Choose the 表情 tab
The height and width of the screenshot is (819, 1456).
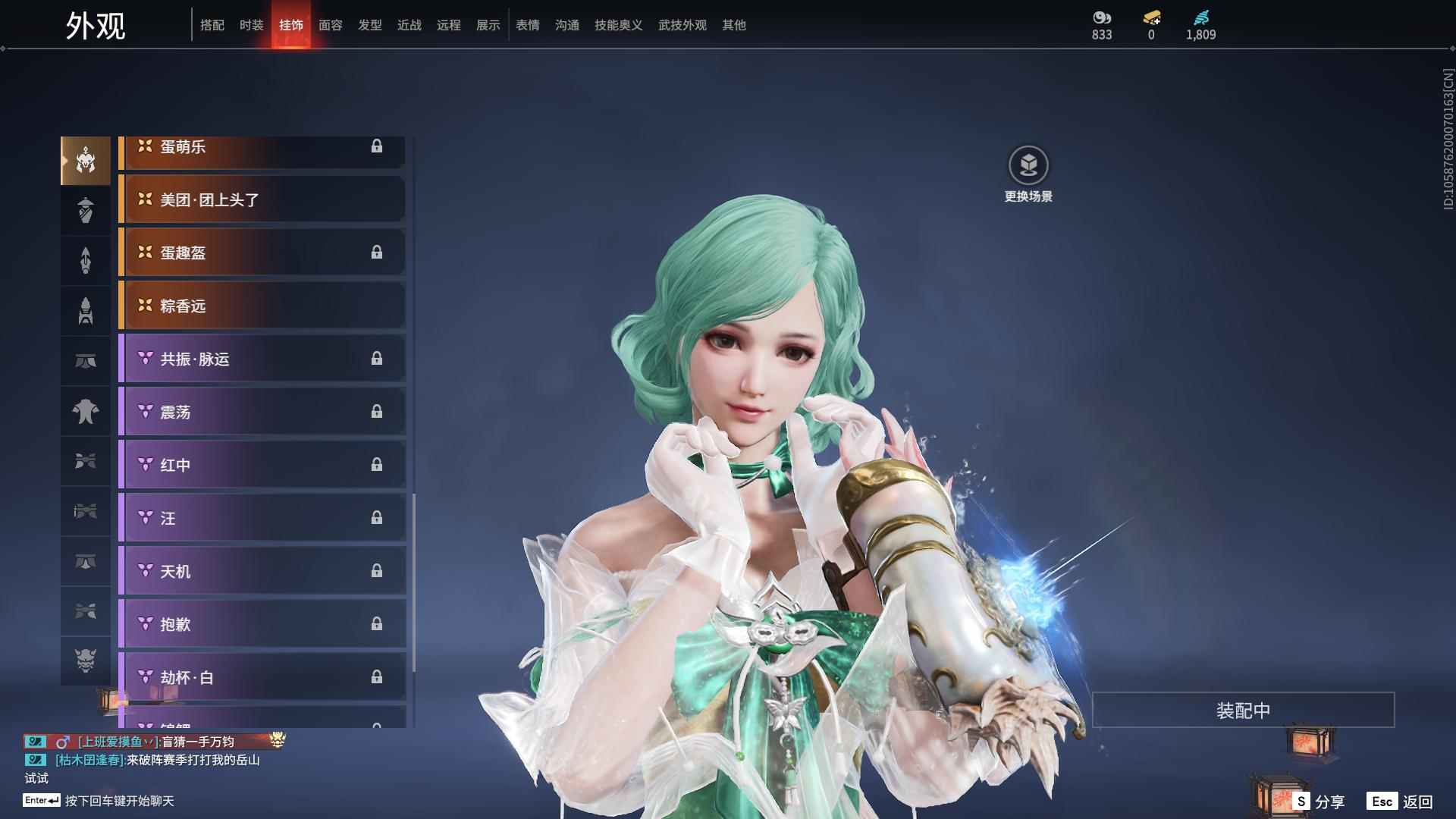pos(527,25)
